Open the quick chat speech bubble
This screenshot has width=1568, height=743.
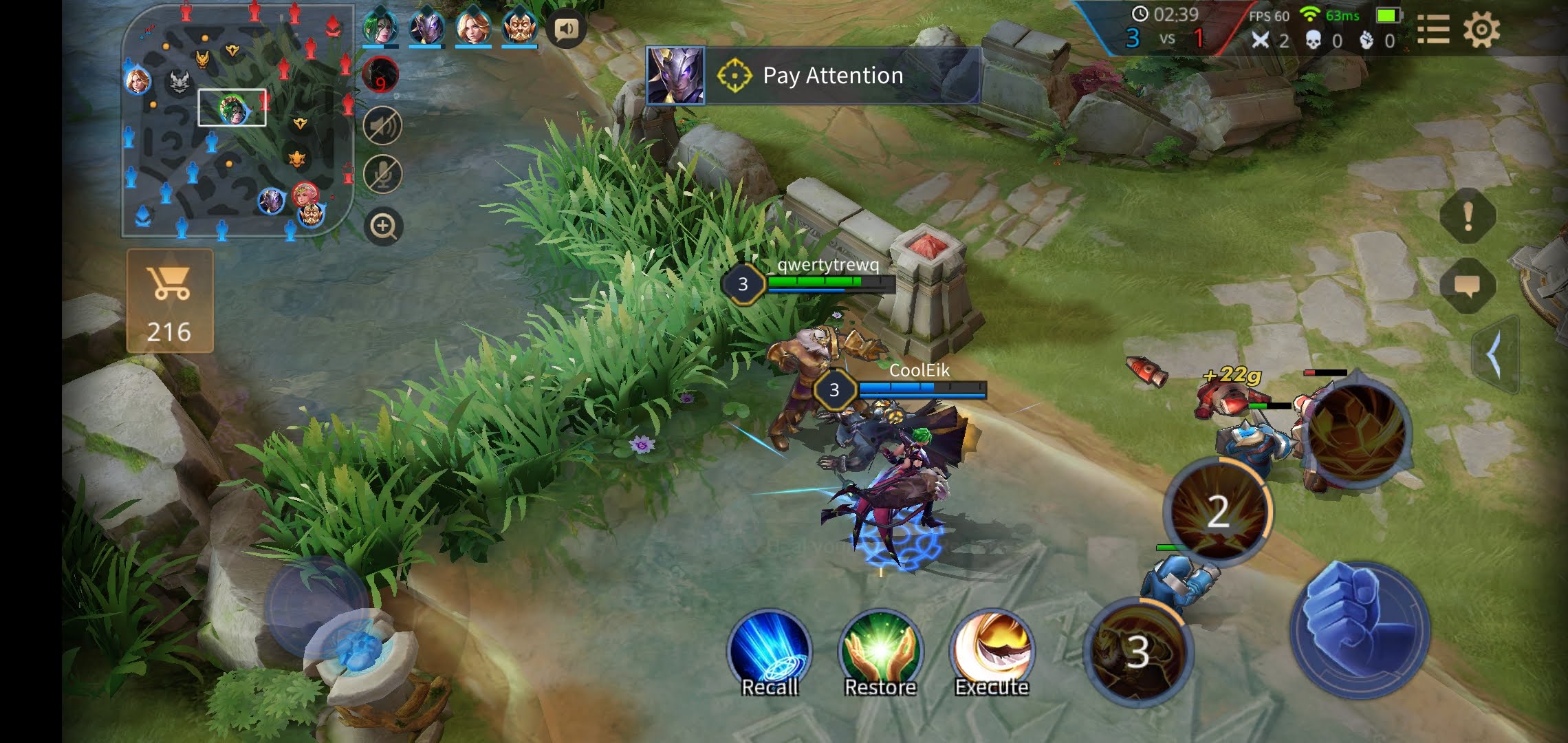tap(1468, 286)
